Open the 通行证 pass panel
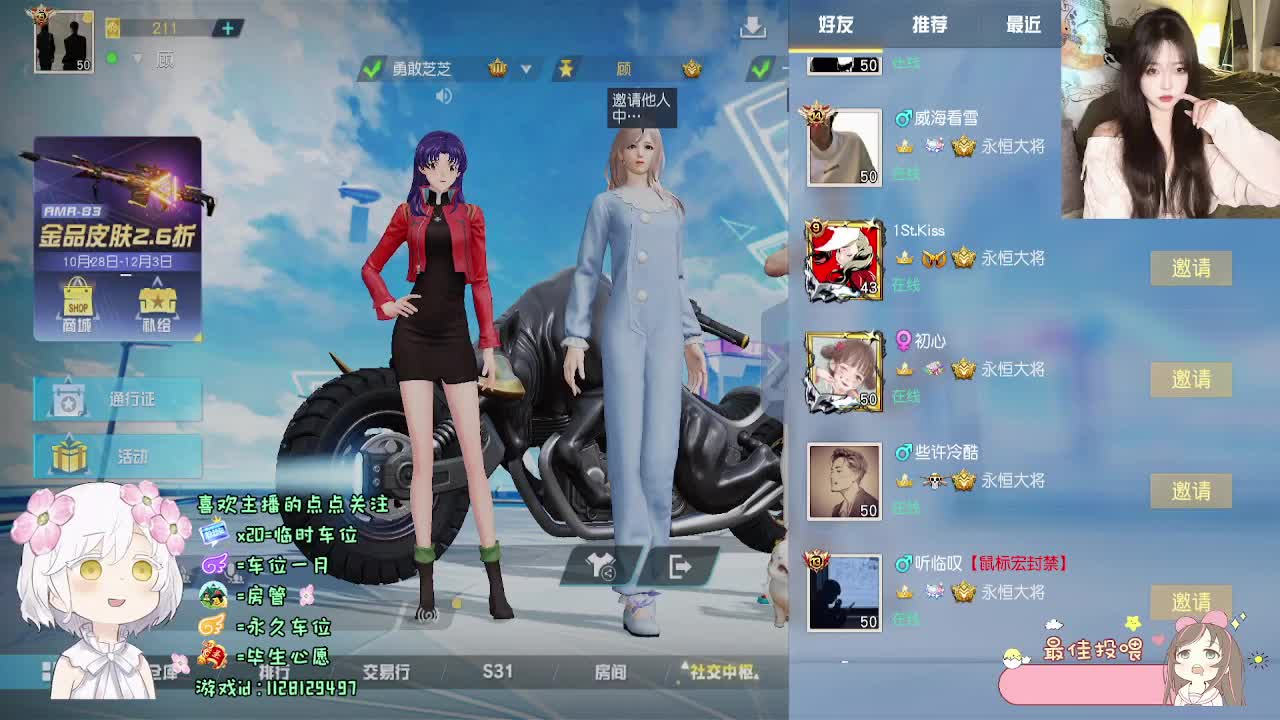 tap(115, 398)
